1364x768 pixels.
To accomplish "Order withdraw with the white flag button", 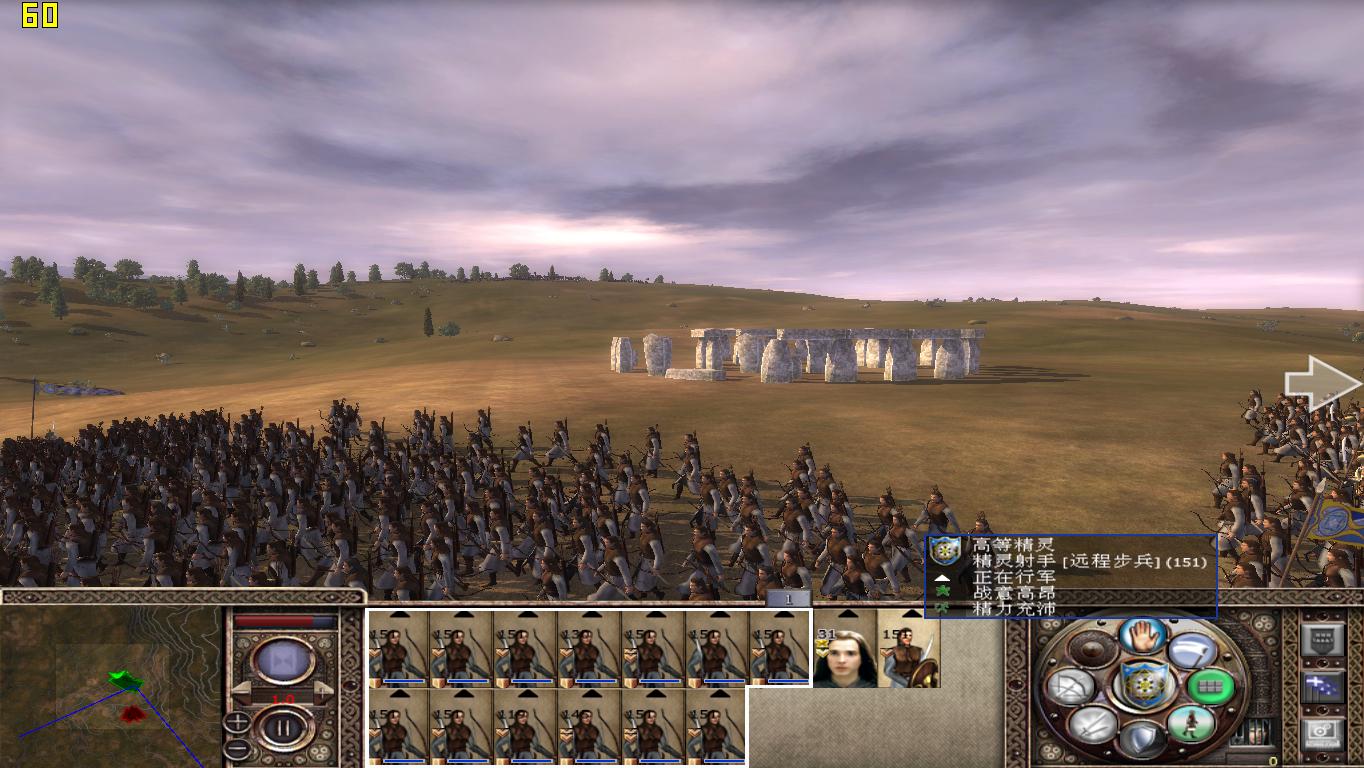I will [x=1191, y=650].
